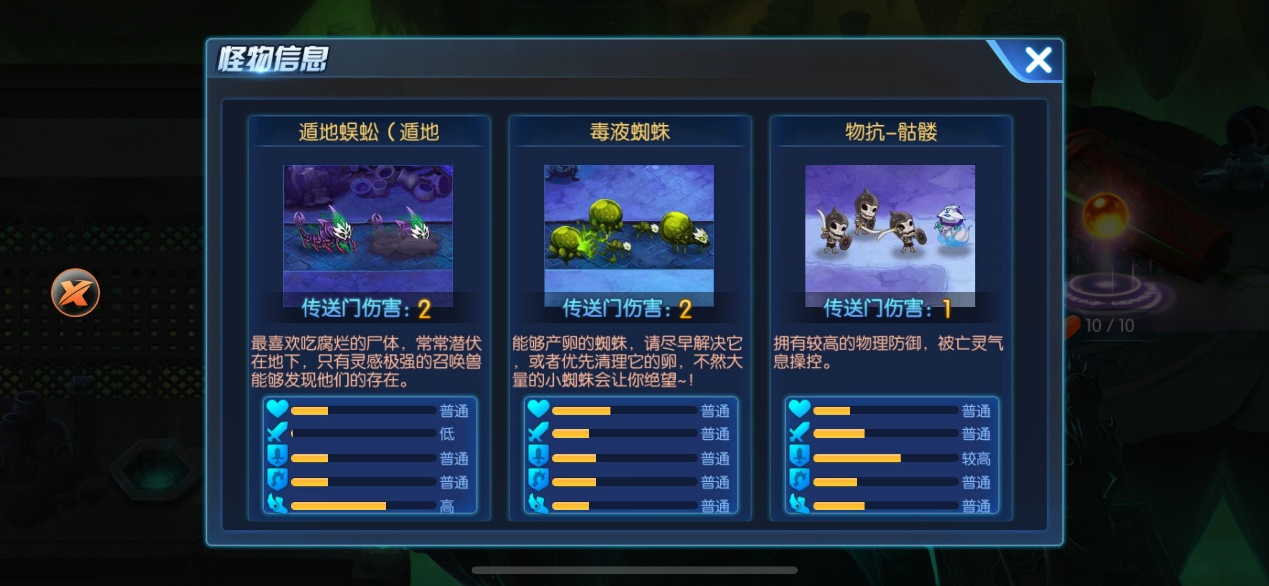Tap the orange X round button

click(x=76, y=293)
